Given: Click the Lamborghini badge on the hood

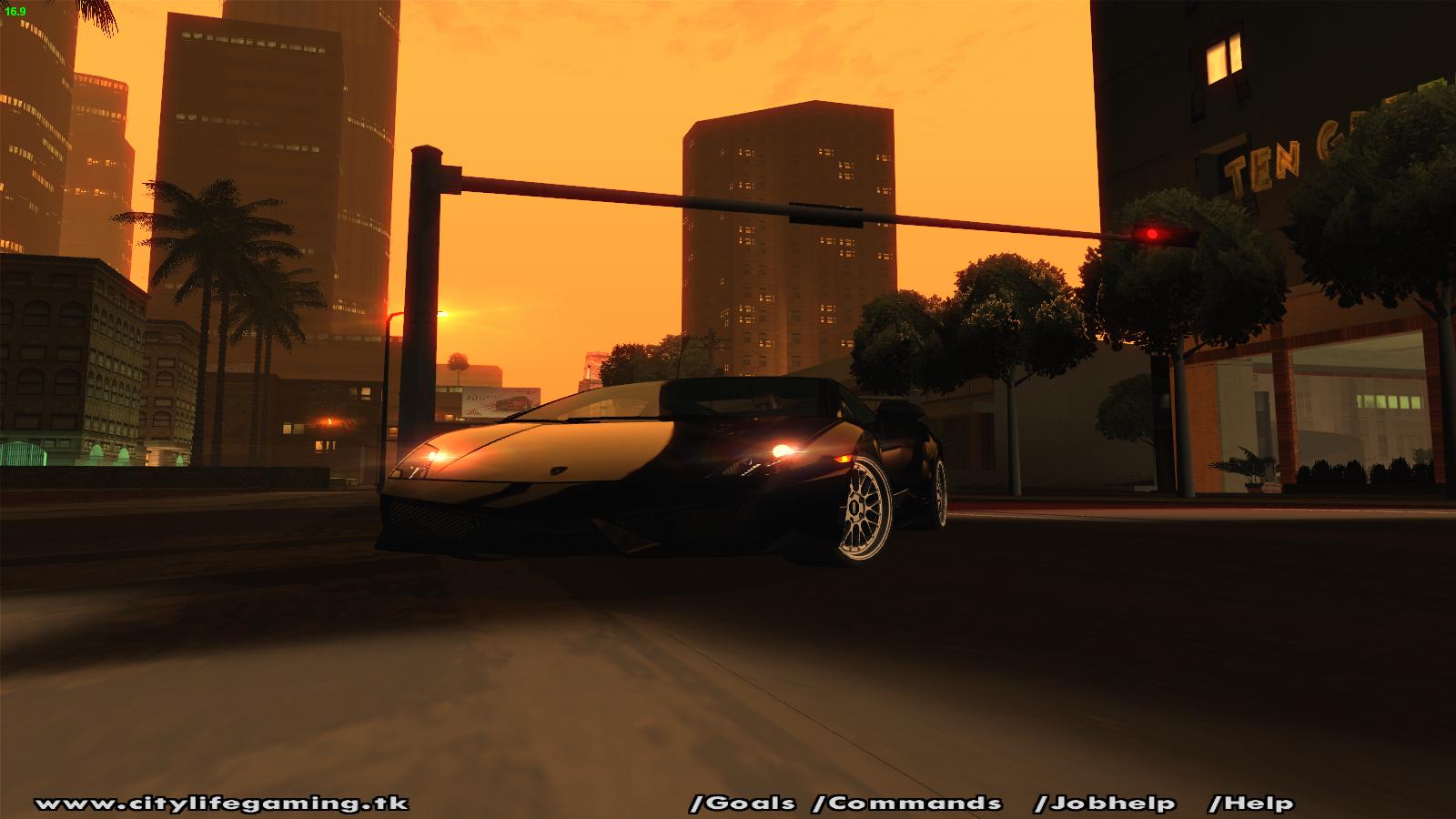Looking at the screenshot, I should click(559, 470).
